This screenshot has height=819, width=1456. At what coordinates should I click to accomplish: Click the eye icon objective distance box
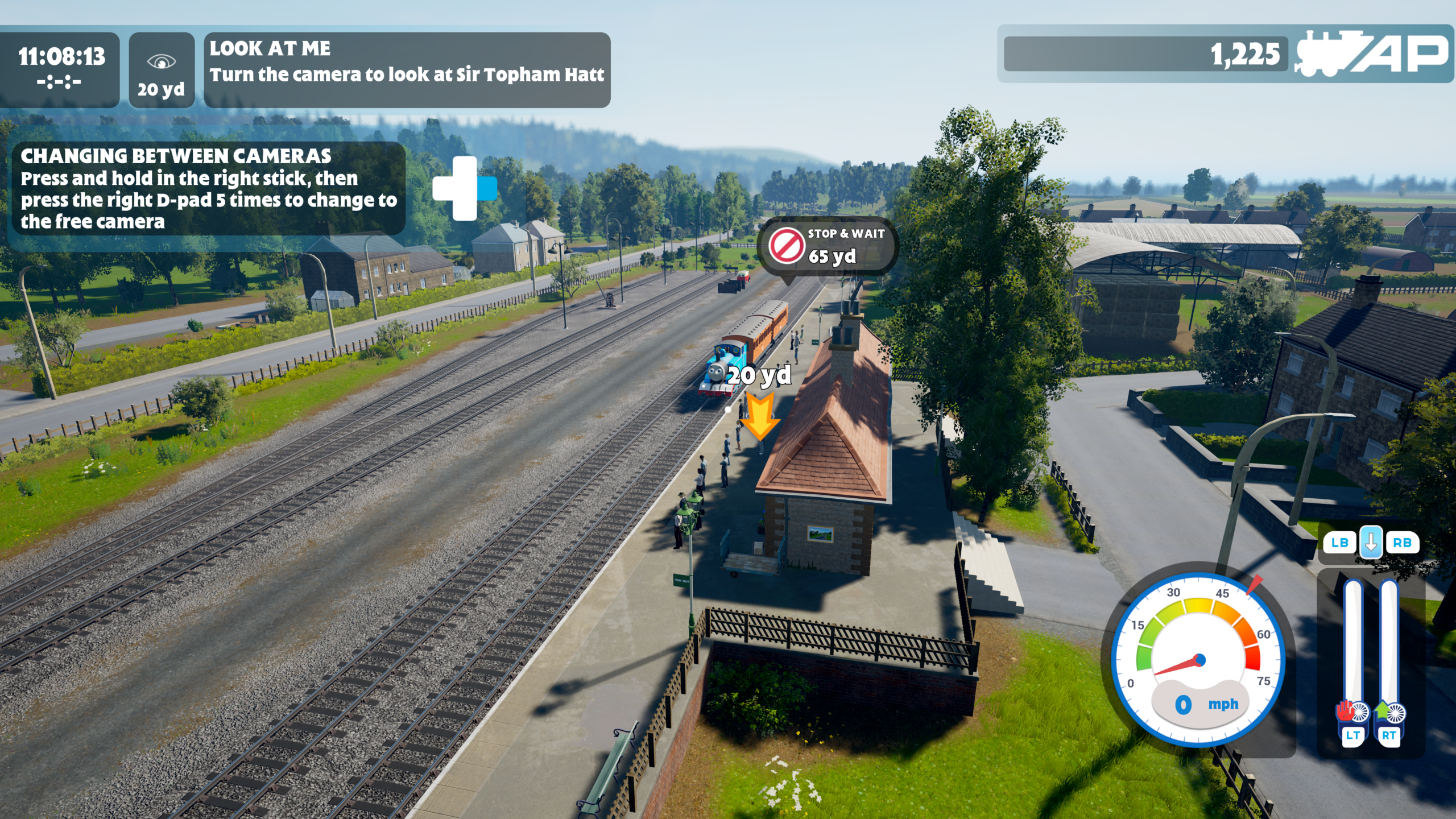click(x=162, y=69)
